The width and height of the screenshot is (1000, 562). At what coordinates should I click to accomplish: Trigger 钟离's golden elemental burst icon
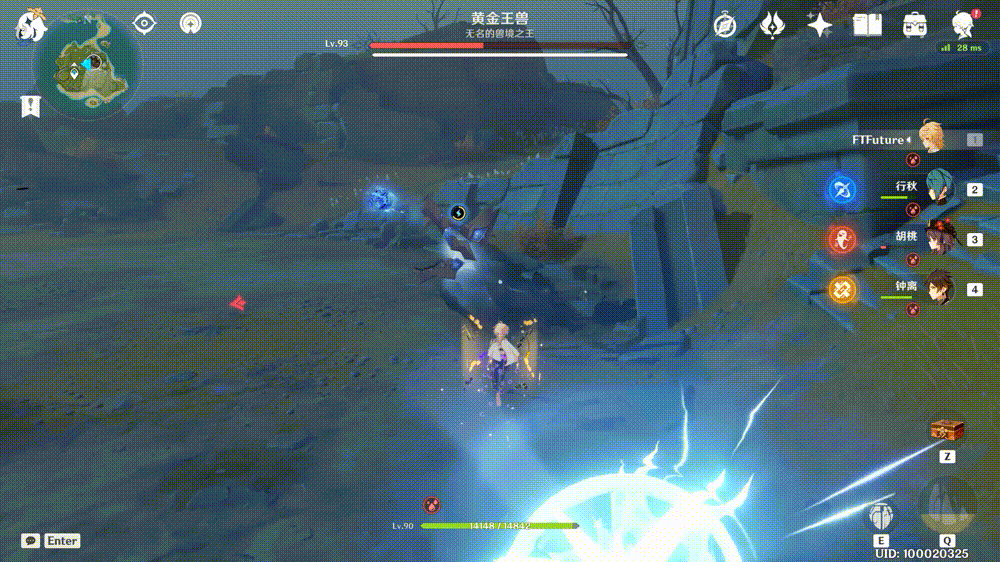842,290
